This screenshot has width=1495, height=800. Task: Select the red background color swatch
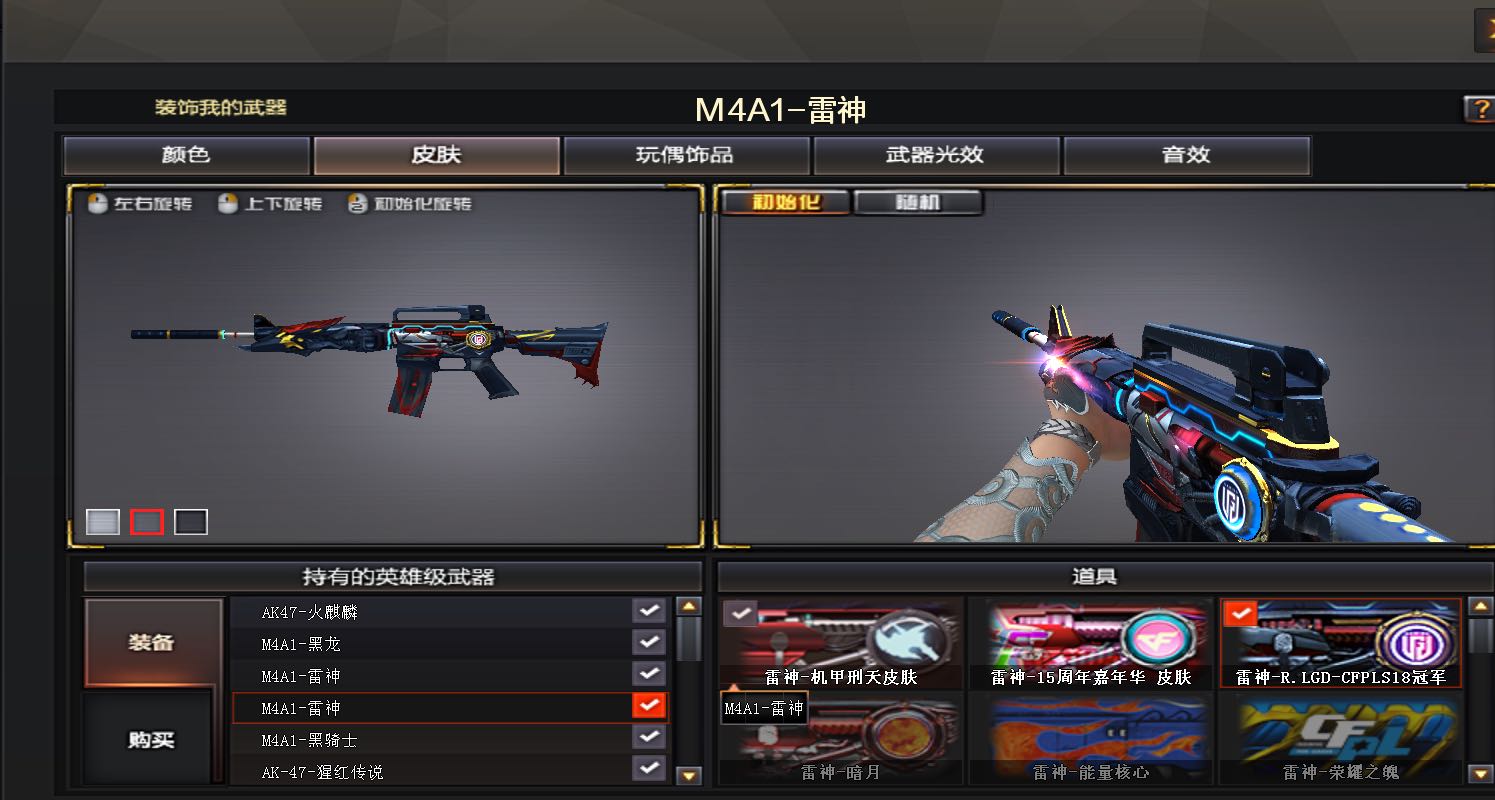coord(146,521)
